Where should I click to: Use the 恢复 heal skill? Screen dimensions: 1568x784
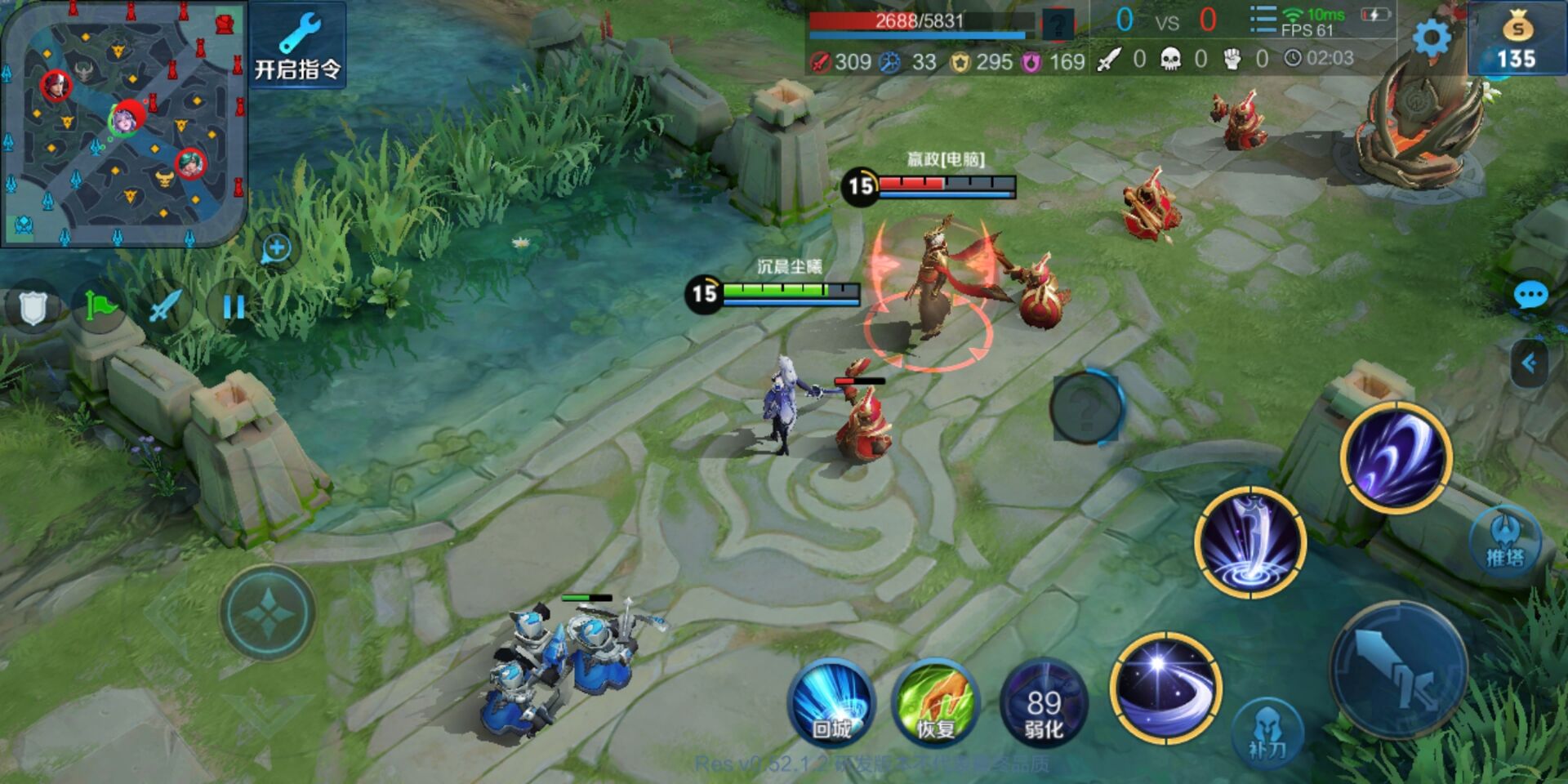click(x=936, y=704)
